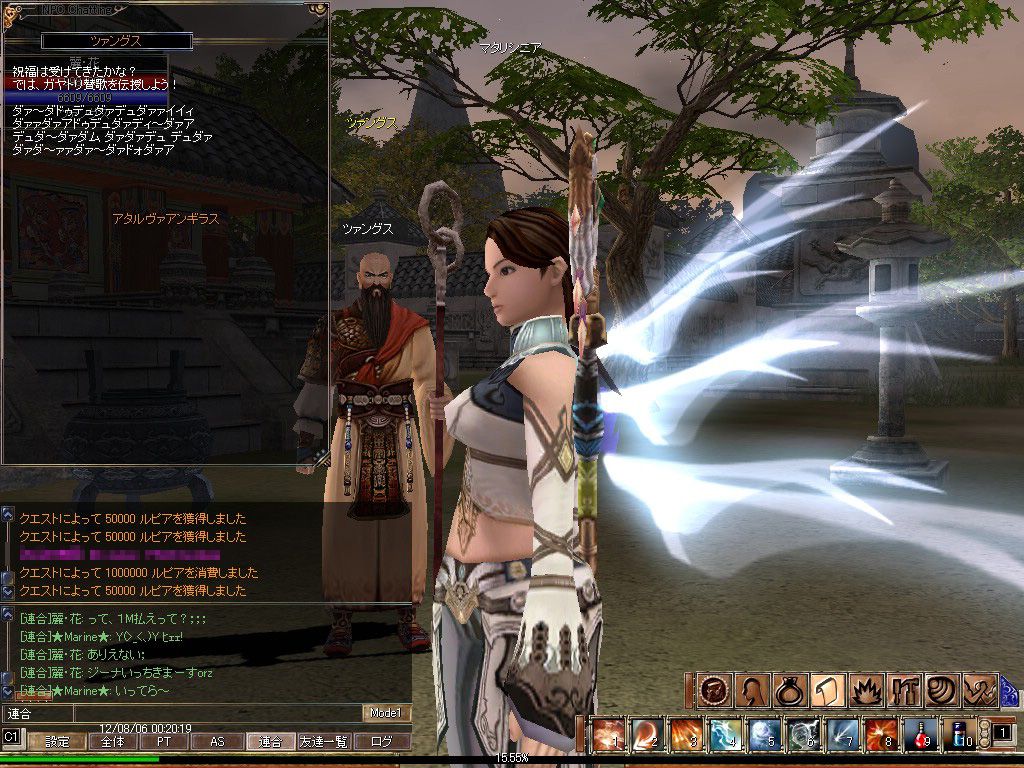This screenshot has height=768, width=1024.
Task: Toggle the Mode1 chat mode button
Action: click(385, 713)
